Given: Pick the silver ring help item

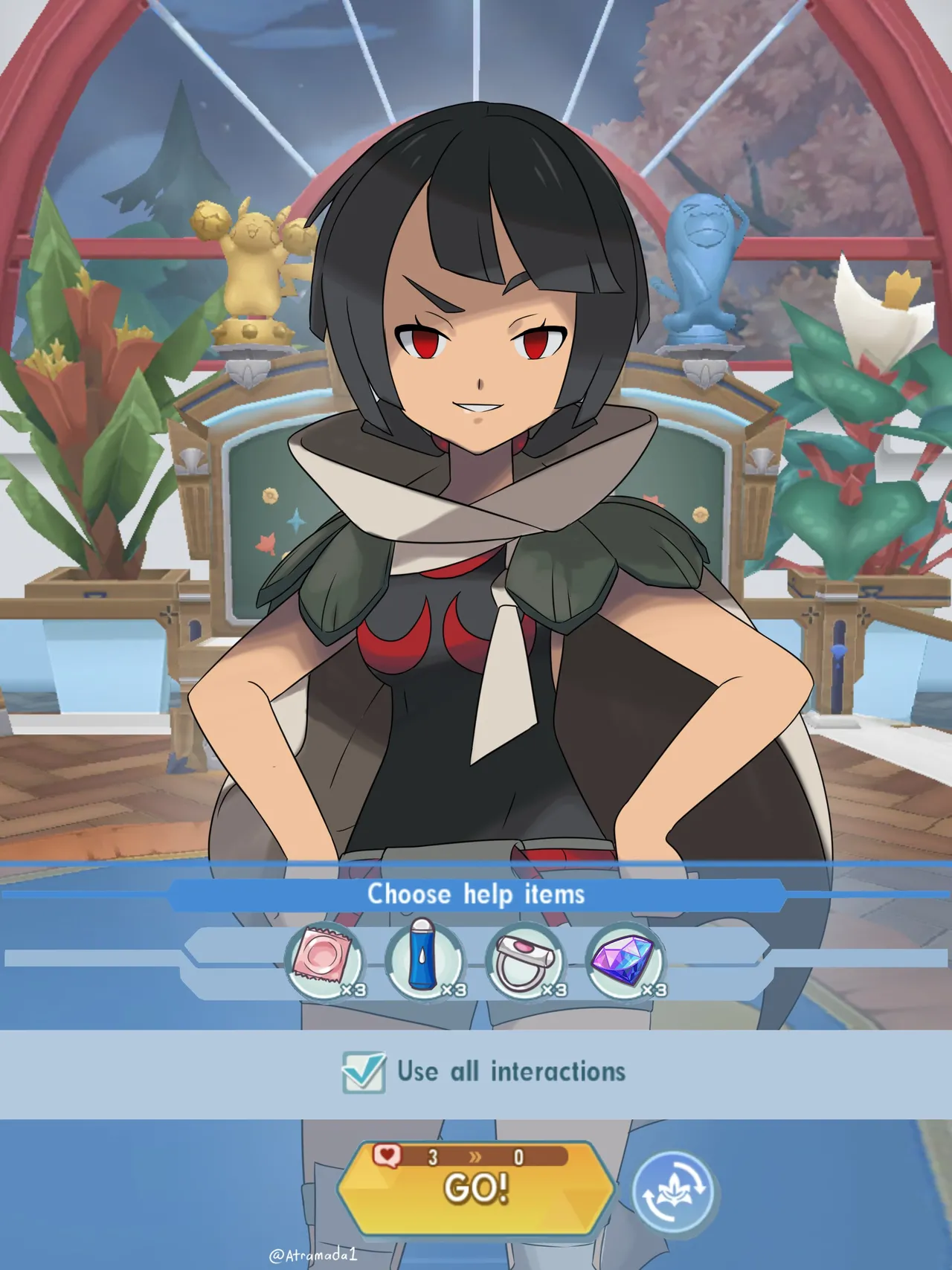Looking at the screenshot, I should [525, 961].
